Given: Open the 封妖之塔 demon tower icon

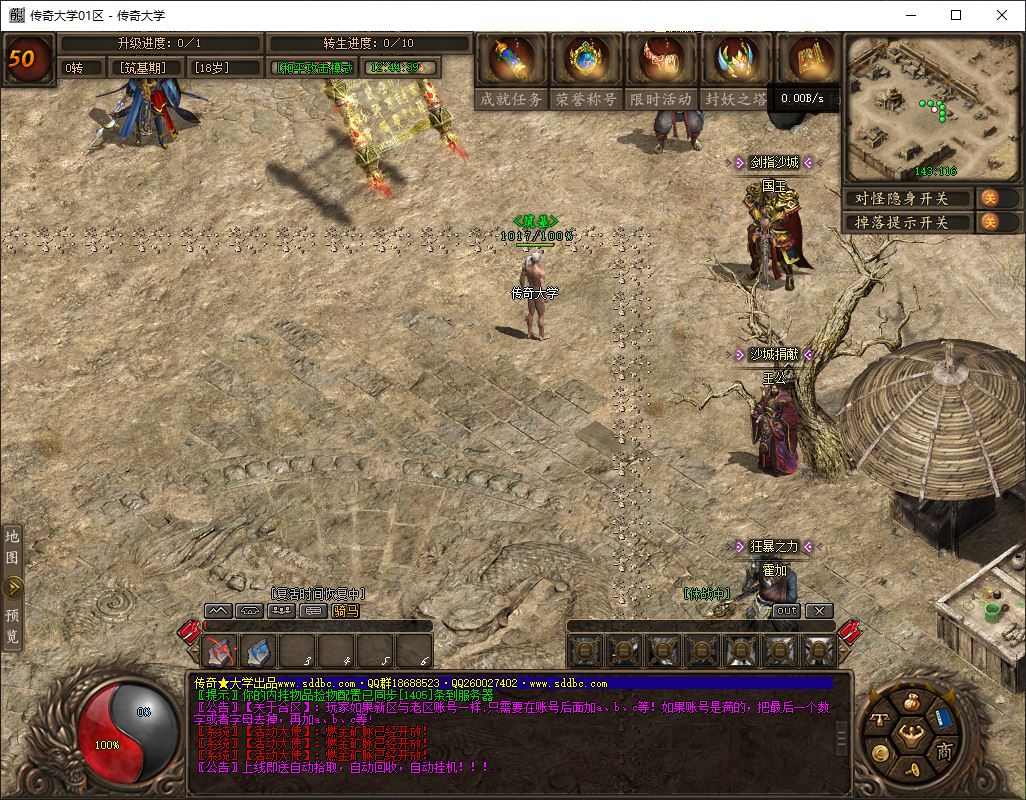Looking at the screenshot, I should tap(735, 61).
